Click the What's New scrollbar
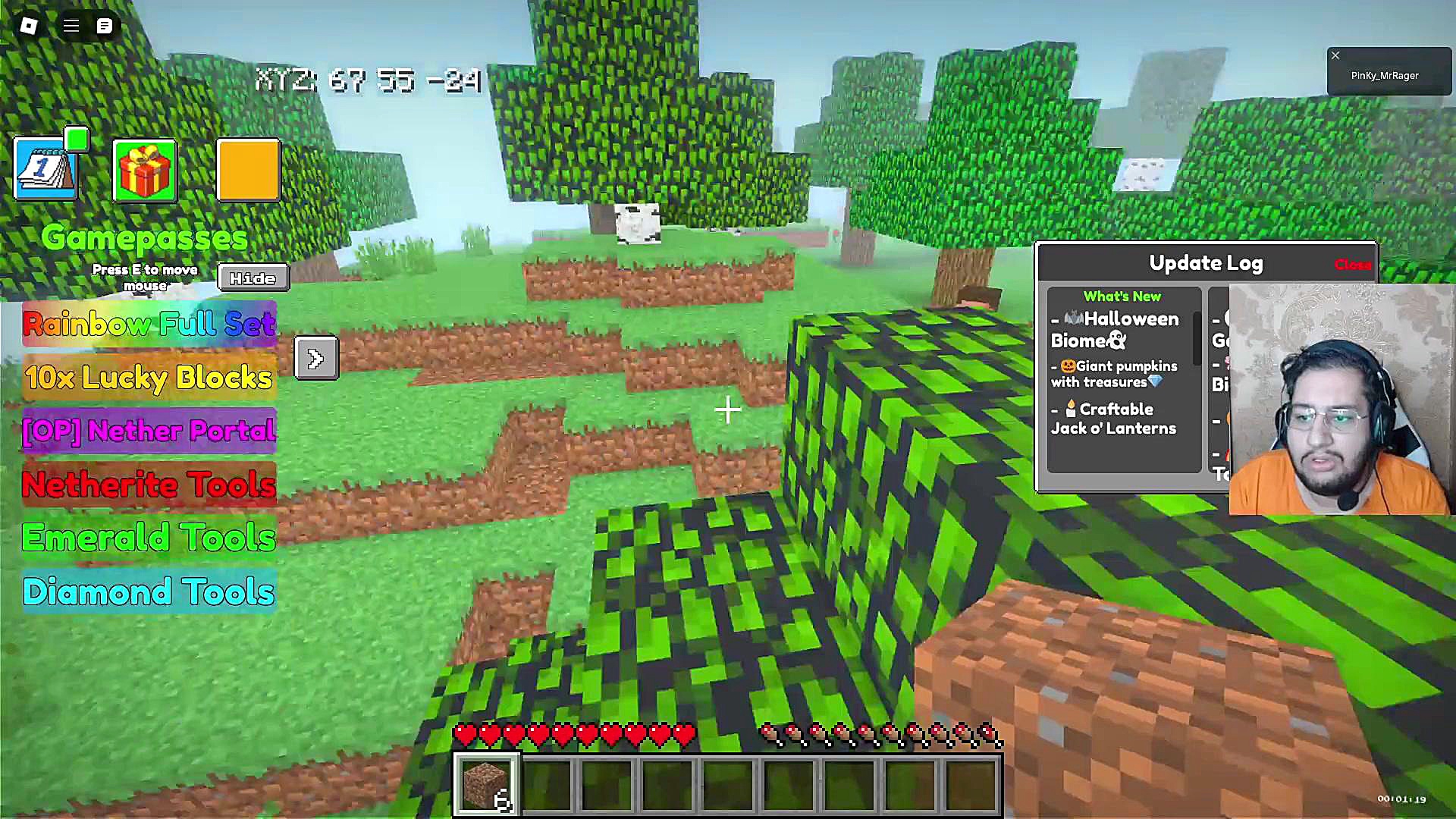 tap(1197, 337)
